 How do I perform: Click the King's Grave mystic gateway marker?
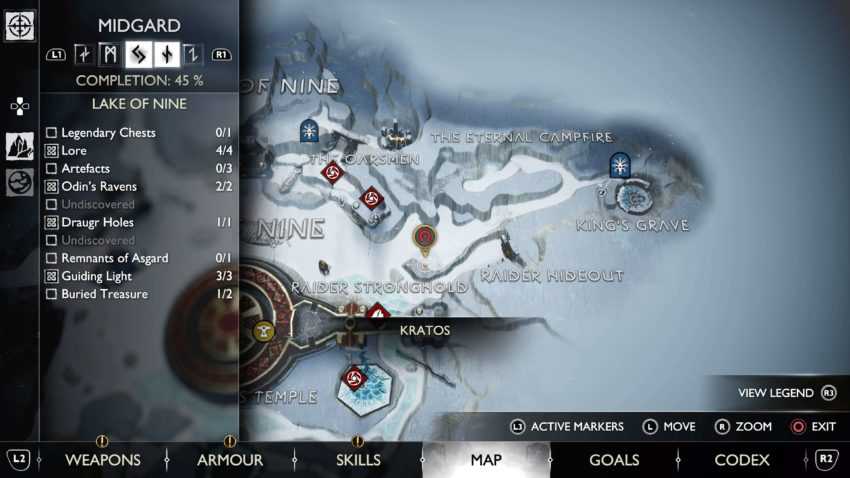click(x=620, y=165)
